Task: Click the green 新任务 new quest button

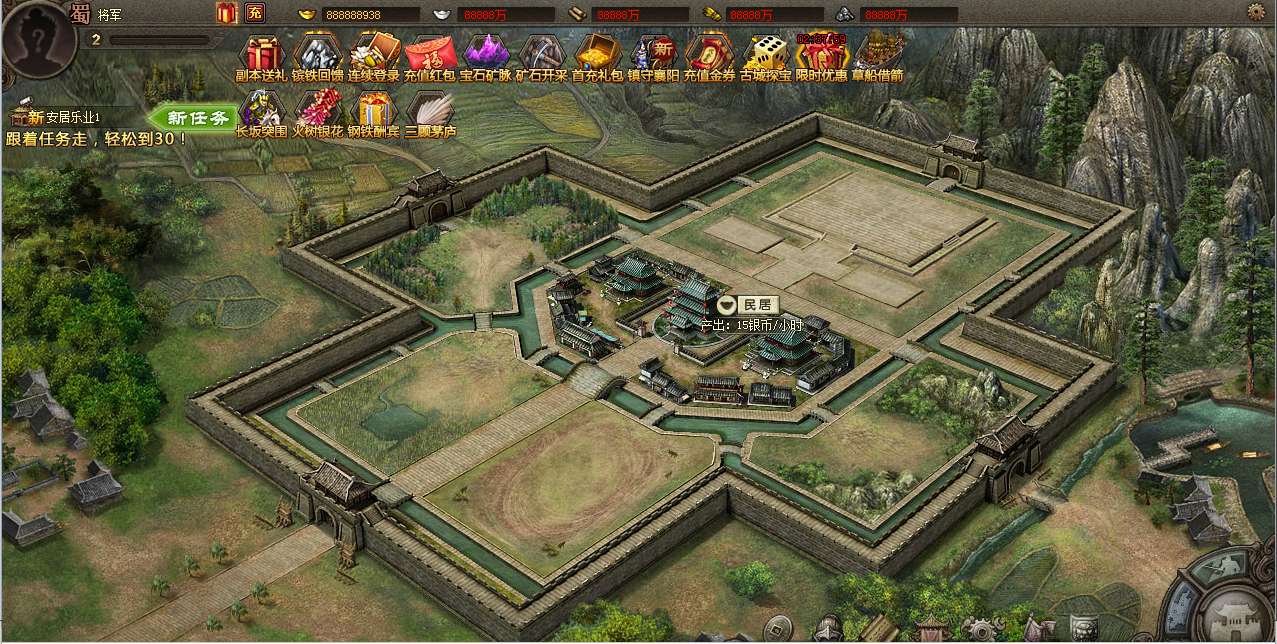Action: [196, 117]
